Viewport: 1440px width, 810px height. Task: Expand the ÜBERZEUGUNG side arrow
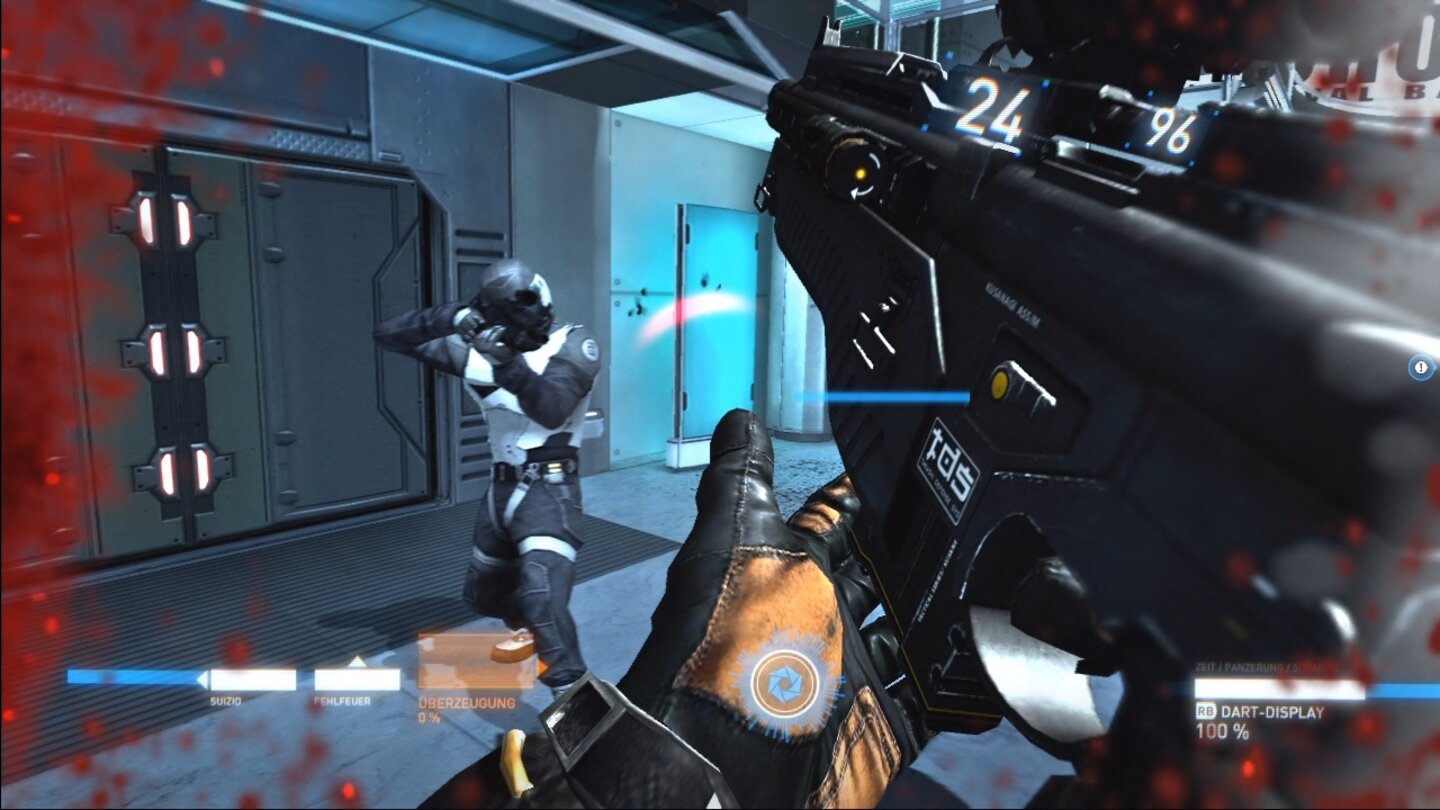tap(540, 666)
